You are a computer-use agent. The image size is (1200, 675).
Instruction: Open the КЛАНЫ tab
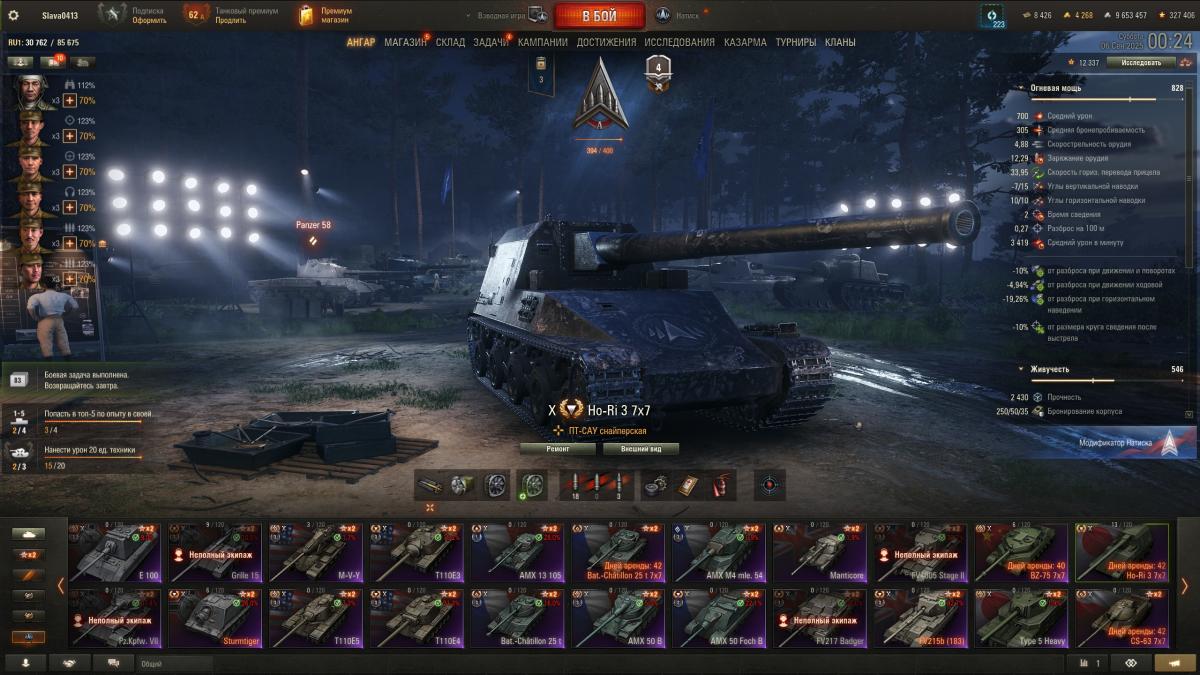(840, 43)
